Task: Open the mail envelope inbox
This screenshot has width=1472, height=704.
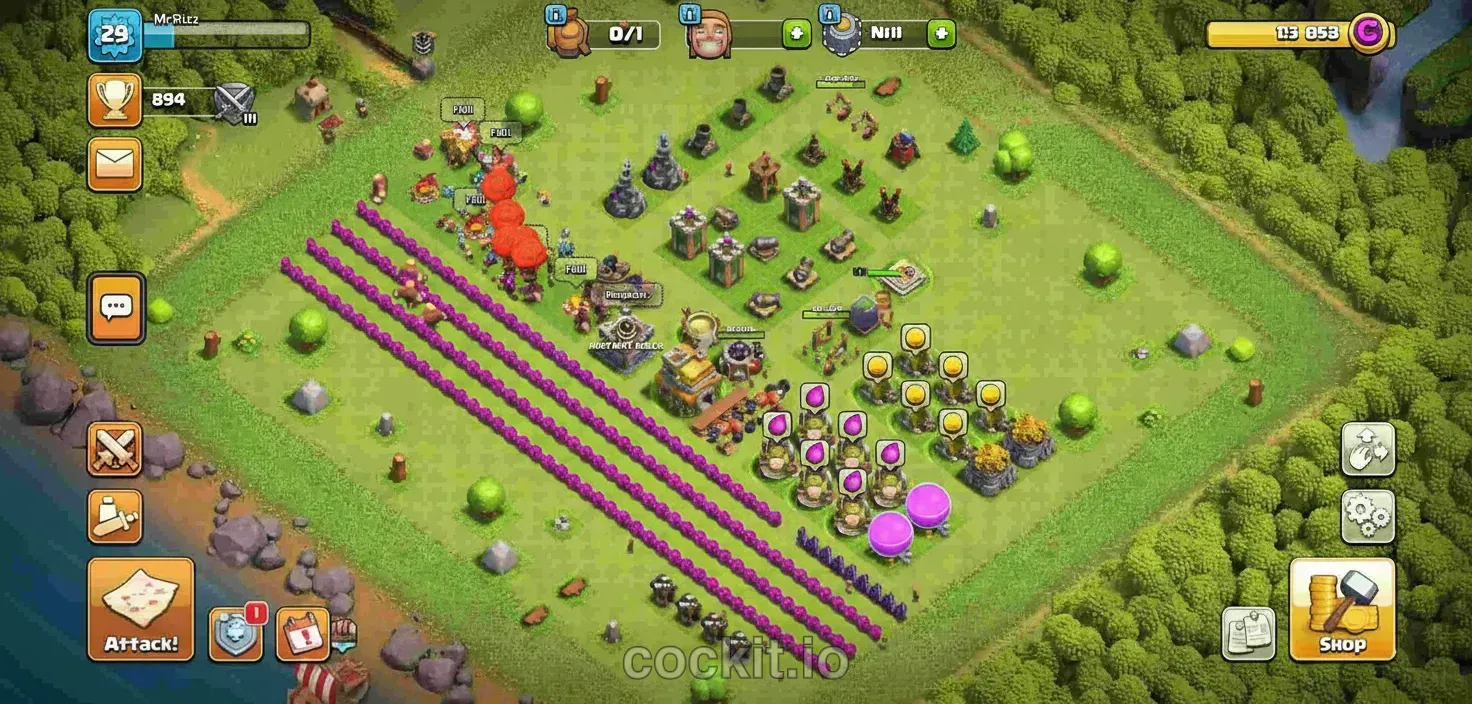Action: tap(115, 164)
